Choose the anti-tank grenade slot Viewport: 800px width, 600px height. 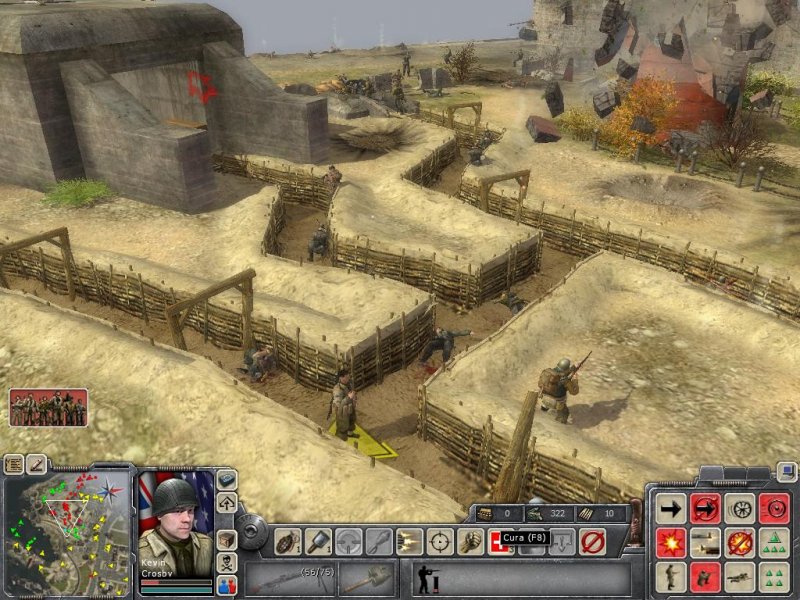(x=318, y=541)
